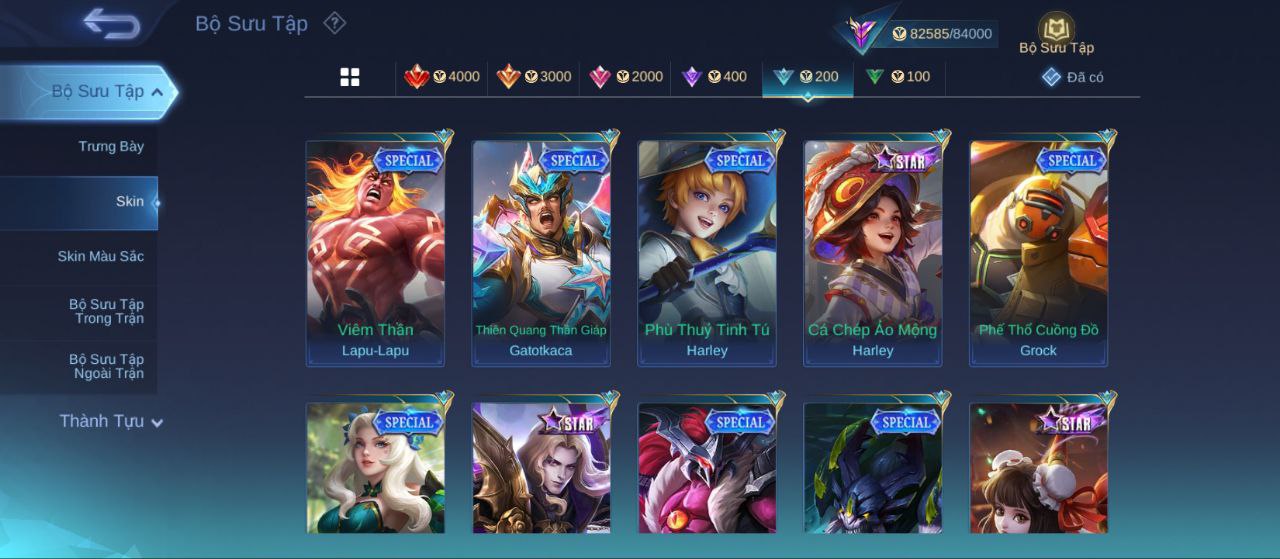Expand the Thành Tựu section
1280x559 pixels.
point(110,421)
